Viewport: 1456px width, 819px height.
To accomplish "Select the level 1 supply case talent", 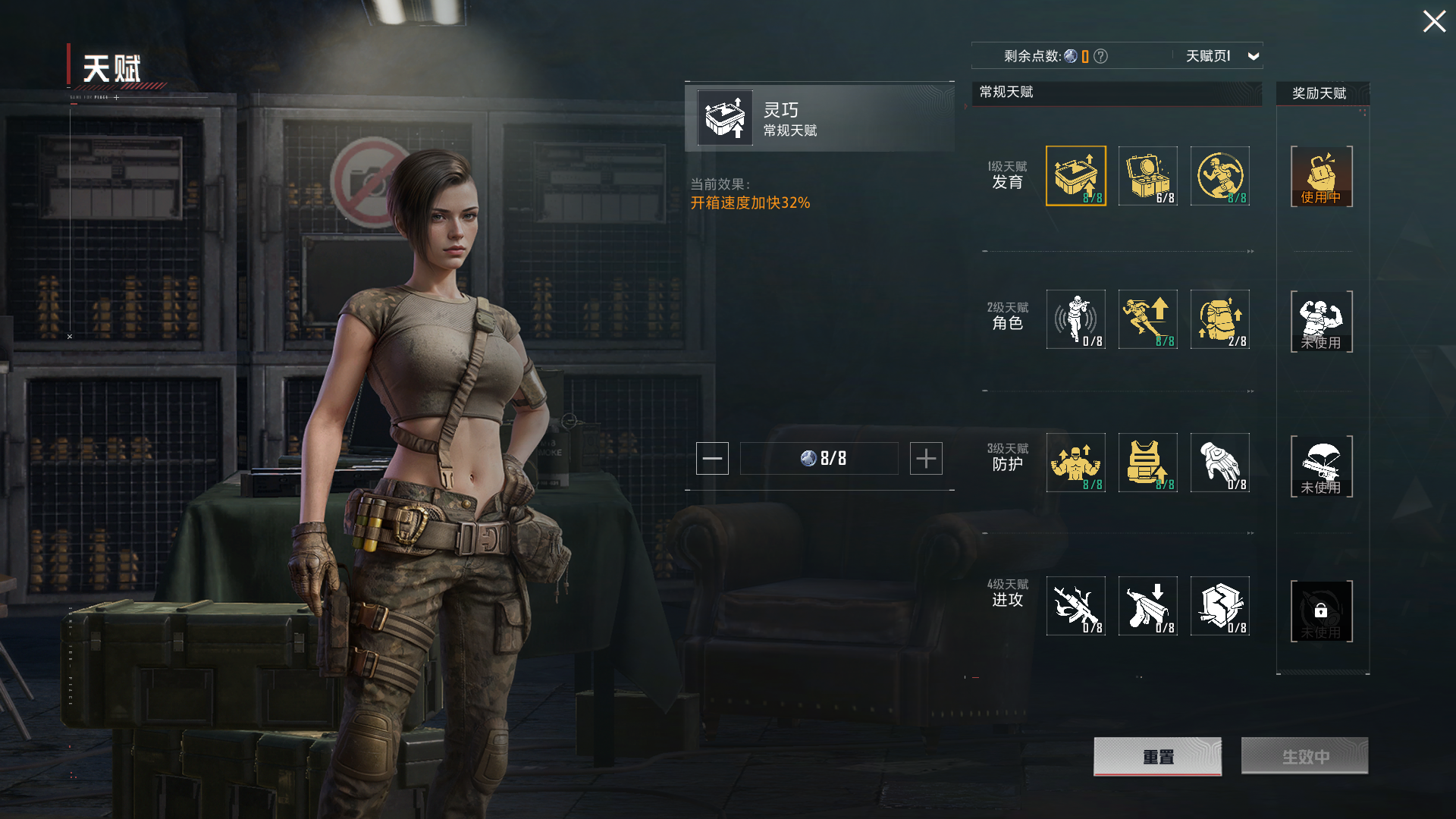I will [x=1147, y=176].
